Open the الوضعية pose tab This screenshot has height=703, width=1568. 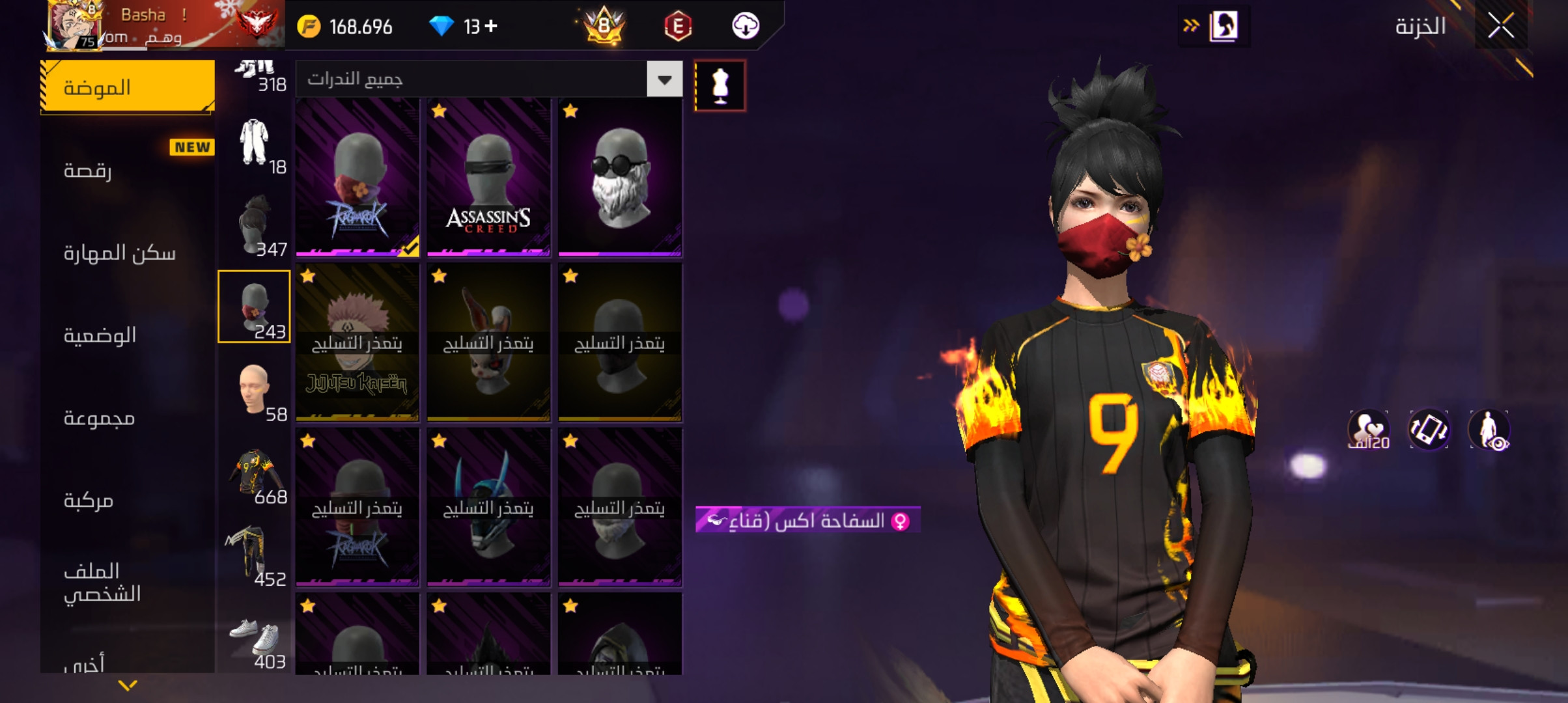(128, 335)
